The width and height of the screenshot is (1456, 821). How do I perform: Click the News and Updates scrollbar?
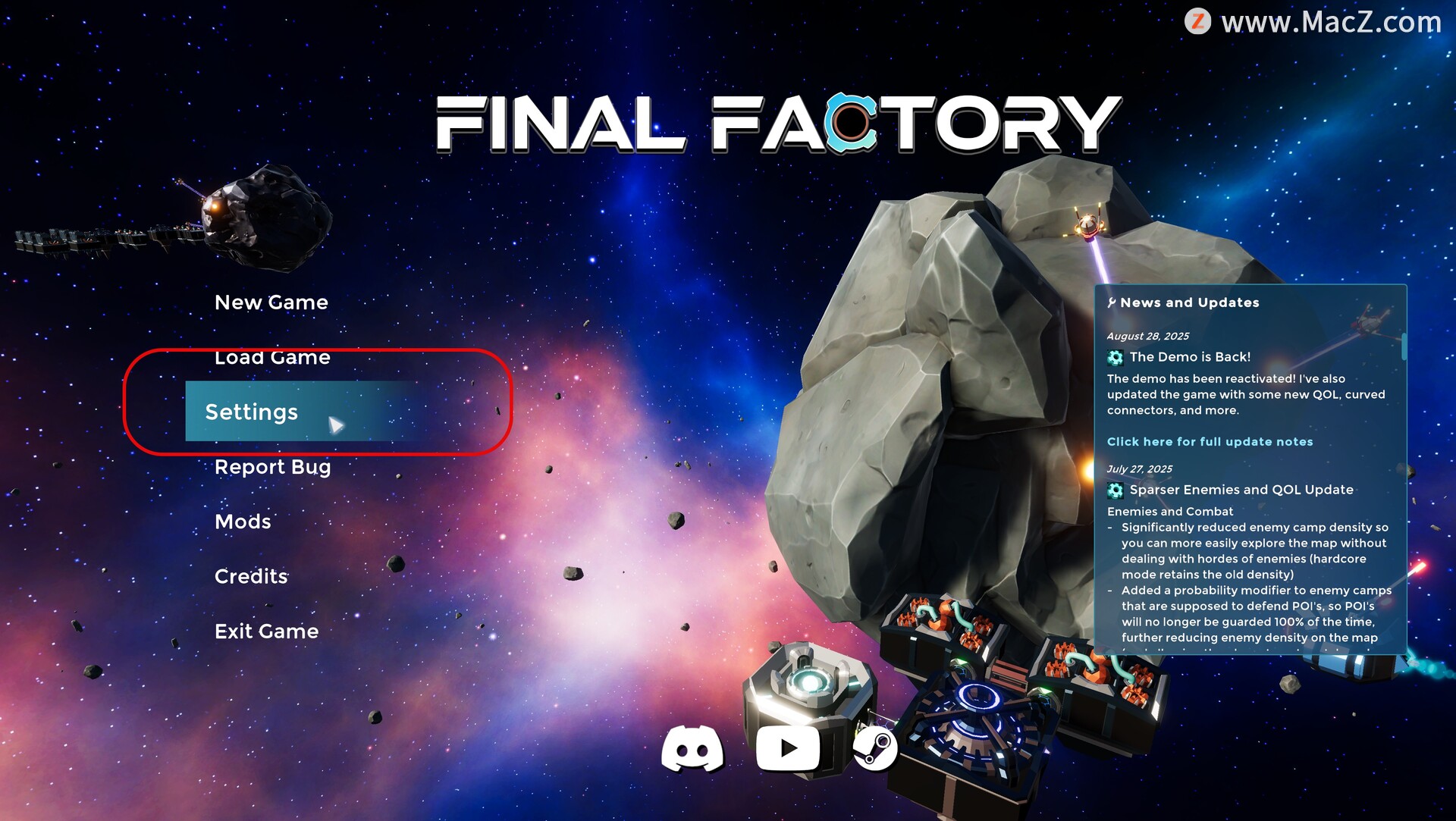point(1404,347)
